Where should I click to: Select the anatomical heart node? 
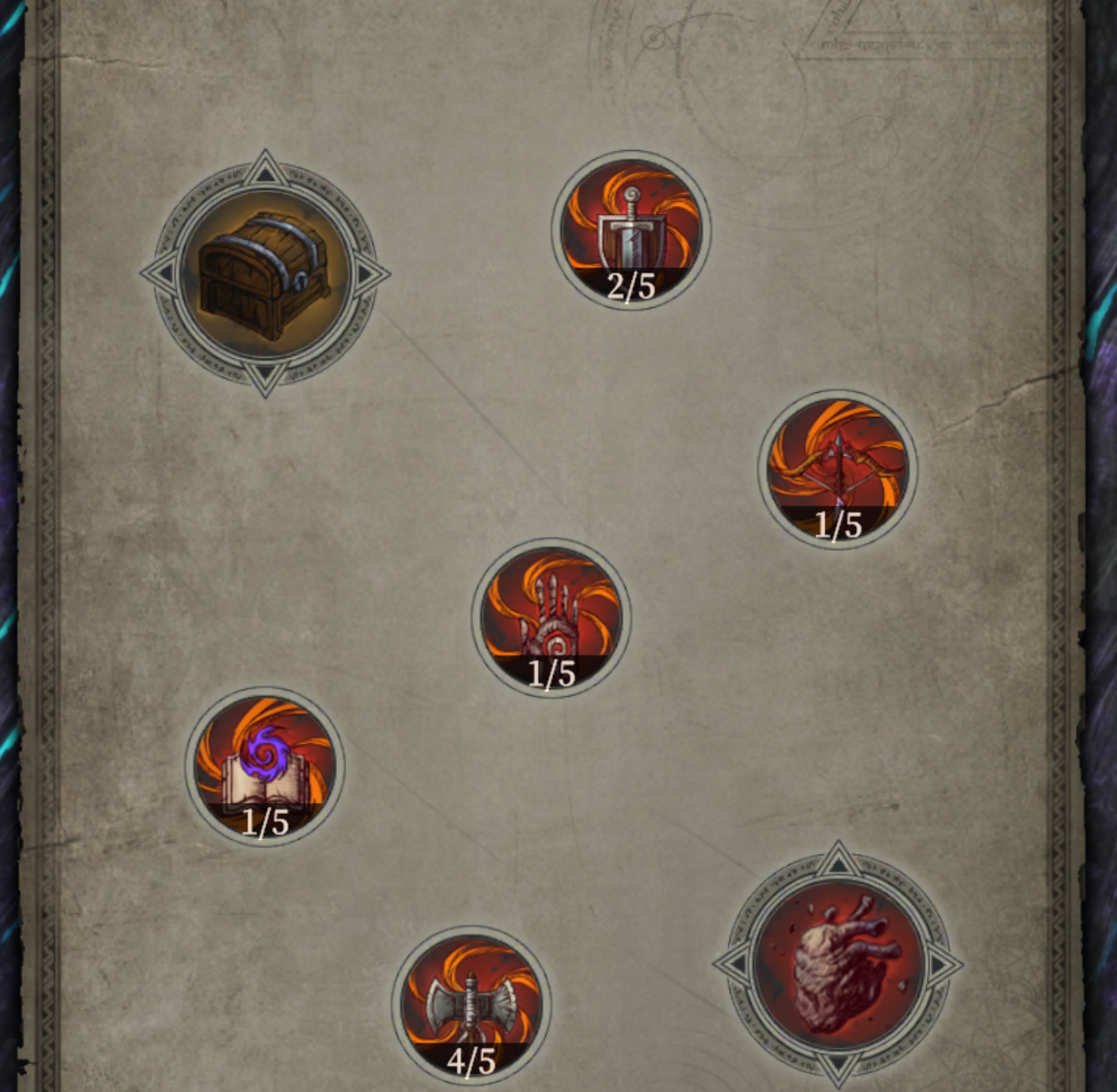[837, 964]
